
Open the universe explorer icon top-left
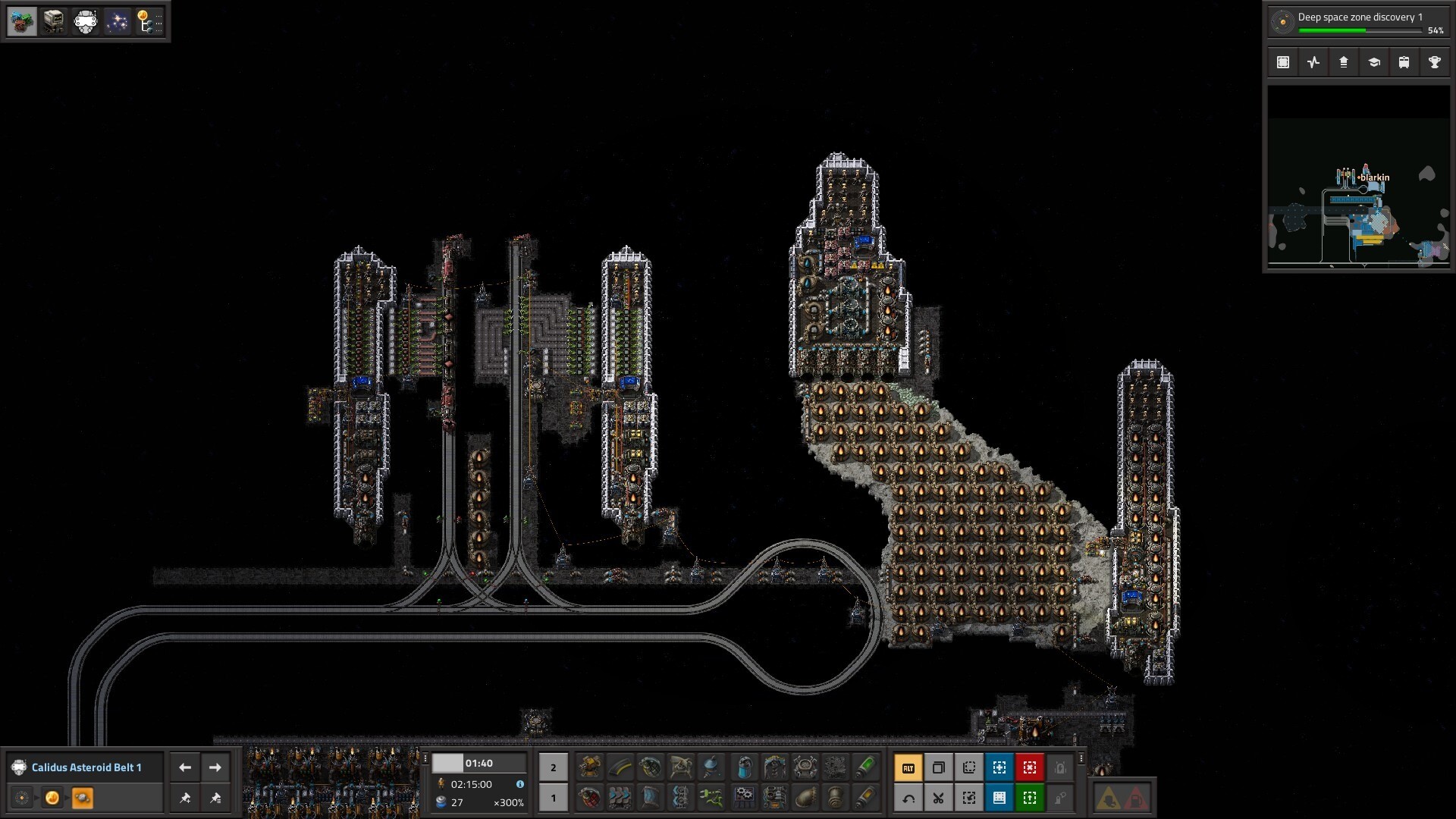coord(117,21)
